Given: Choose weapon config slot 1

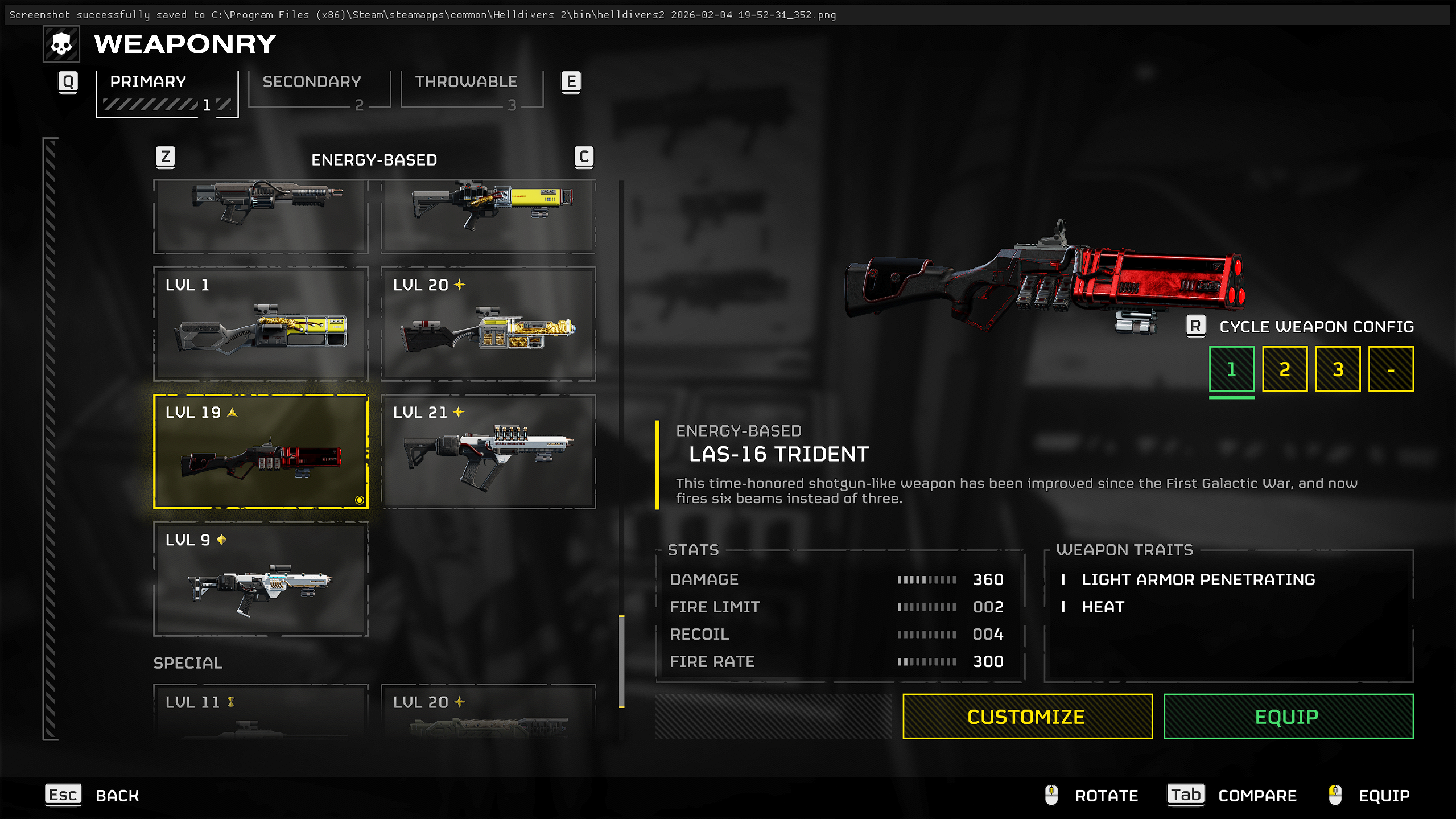Looking at the screenshot, I should point(1231,369).
